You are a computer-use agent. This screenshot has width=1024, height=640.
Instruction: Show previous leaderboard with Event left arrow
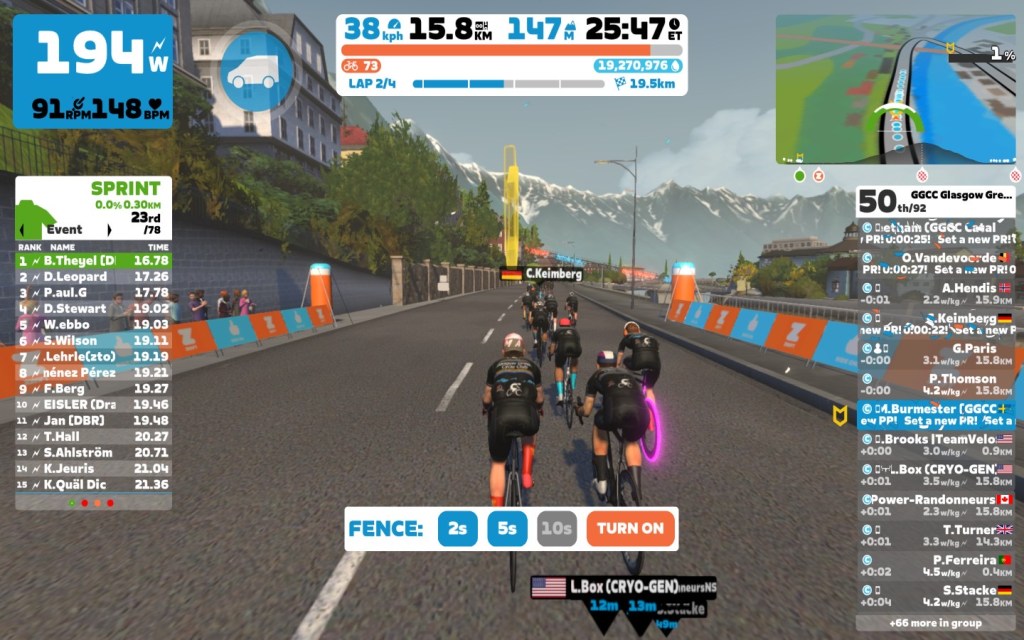click(x=24, y=229)
